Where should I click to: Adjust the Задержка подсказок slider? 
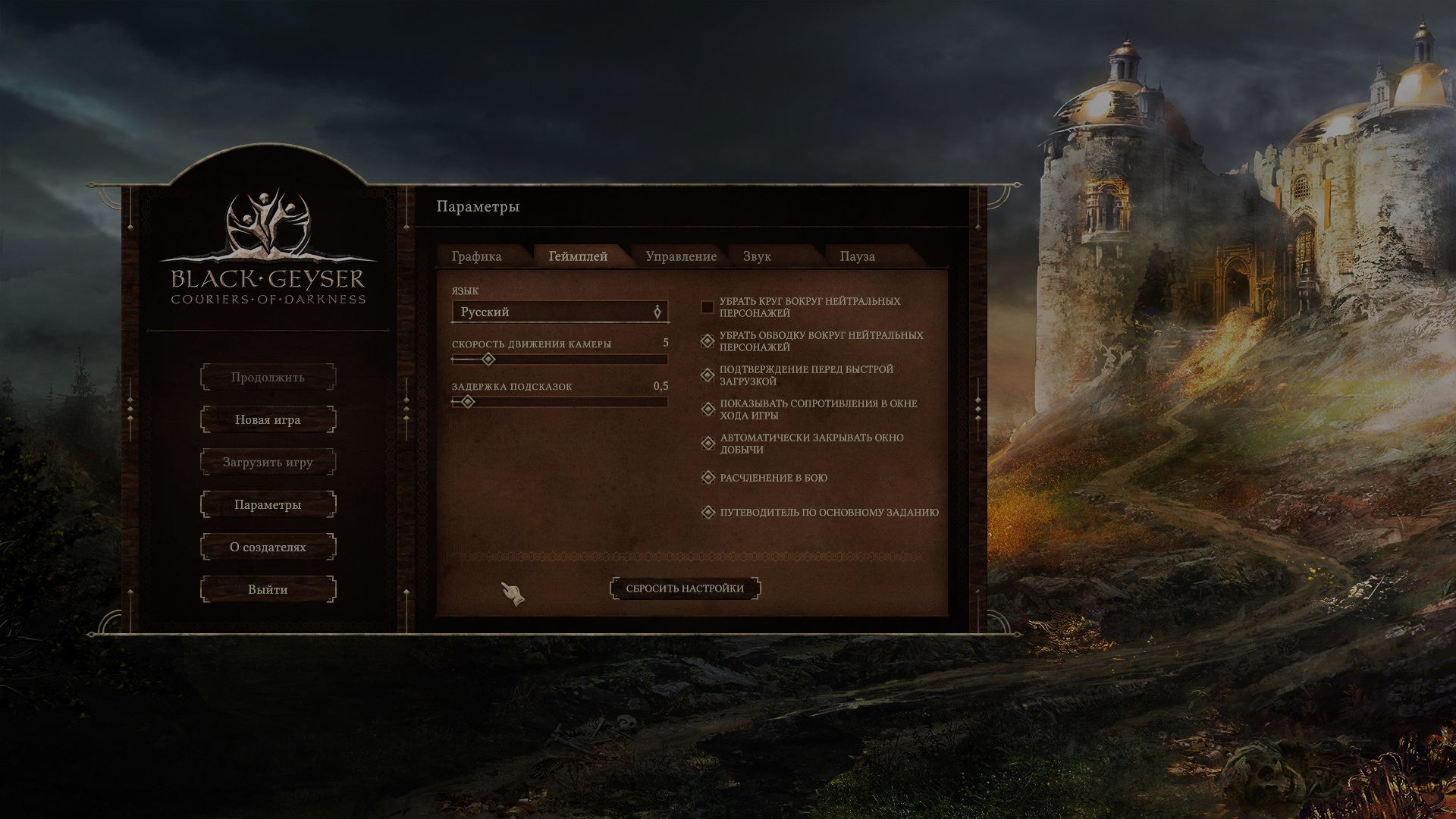click(x=560, y=402)
